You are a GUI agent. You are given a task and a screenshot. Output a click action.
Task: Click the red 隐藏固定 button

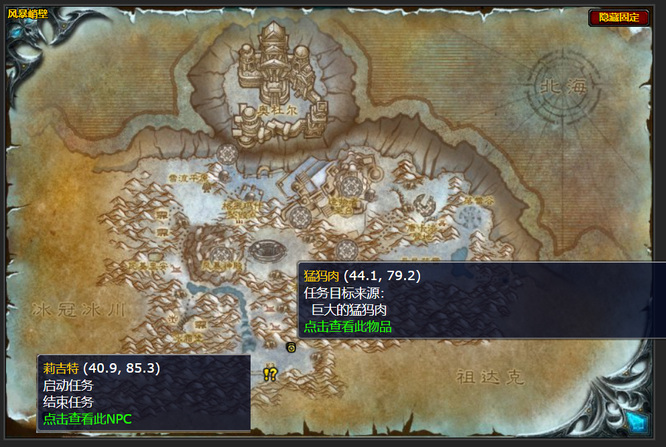click(619, 17)
